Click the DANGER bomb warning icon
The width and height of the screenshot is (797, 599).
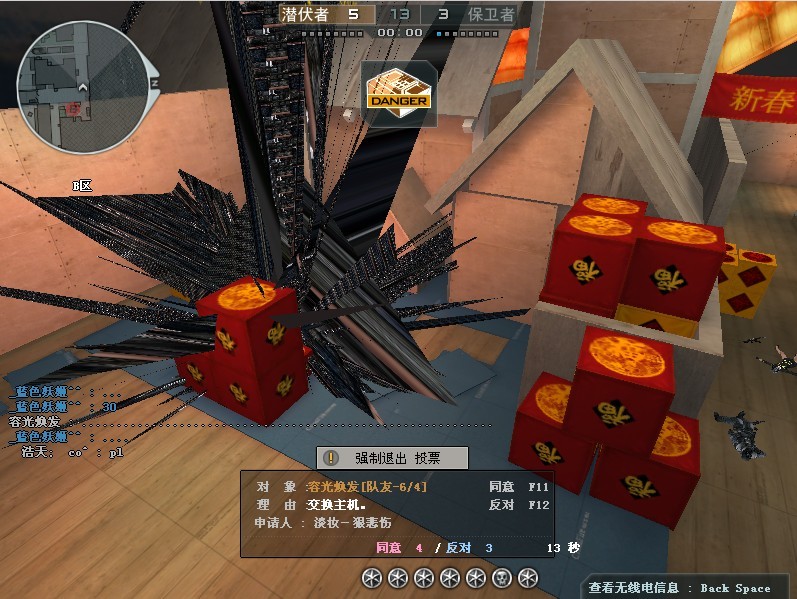[x=399, y=92]
